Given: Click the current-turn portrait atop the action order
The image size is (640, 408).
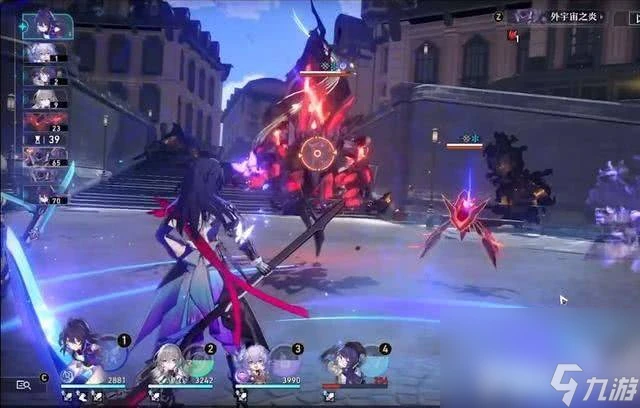Looking at the screenshot, I should [45, 22].
